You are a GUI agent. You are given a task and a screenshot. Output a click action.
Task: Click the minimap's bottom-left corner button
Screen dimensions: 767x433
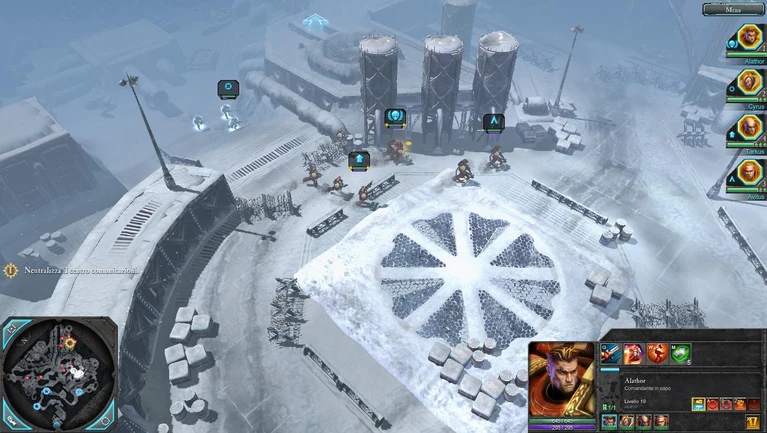coord(10,421)
